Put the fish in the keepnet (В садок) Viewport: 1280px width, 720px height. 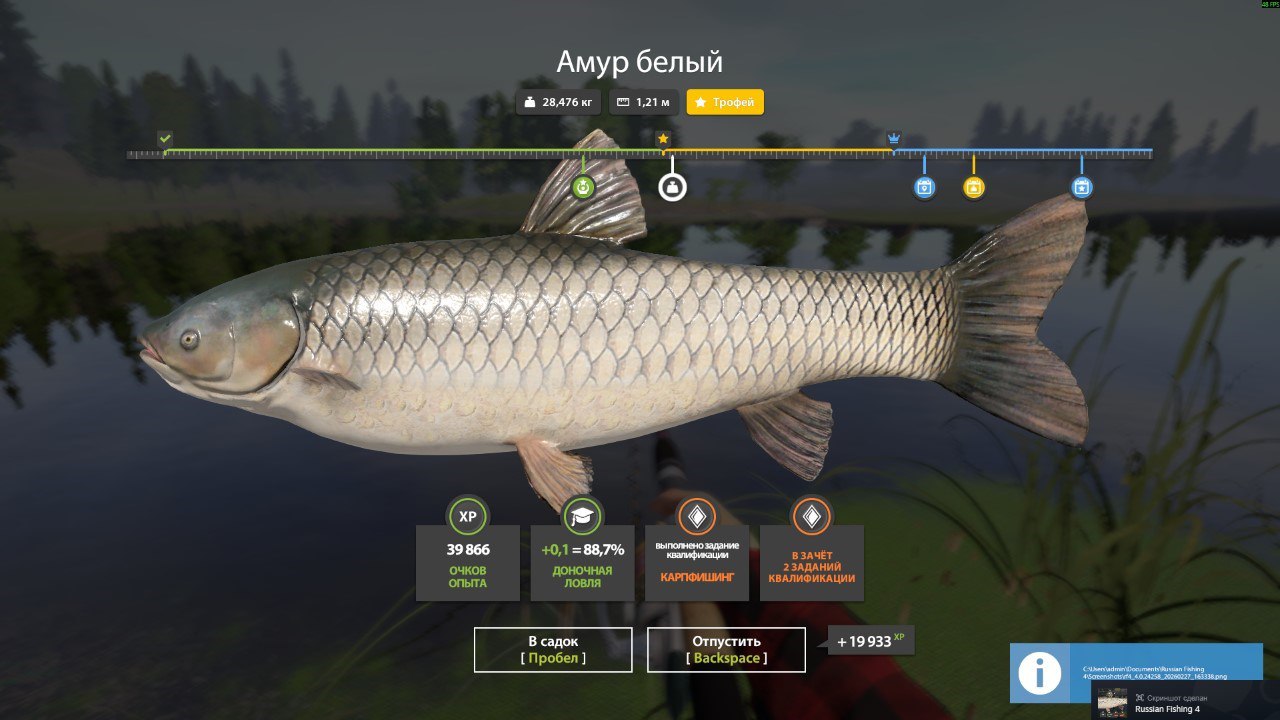[553, 649]
